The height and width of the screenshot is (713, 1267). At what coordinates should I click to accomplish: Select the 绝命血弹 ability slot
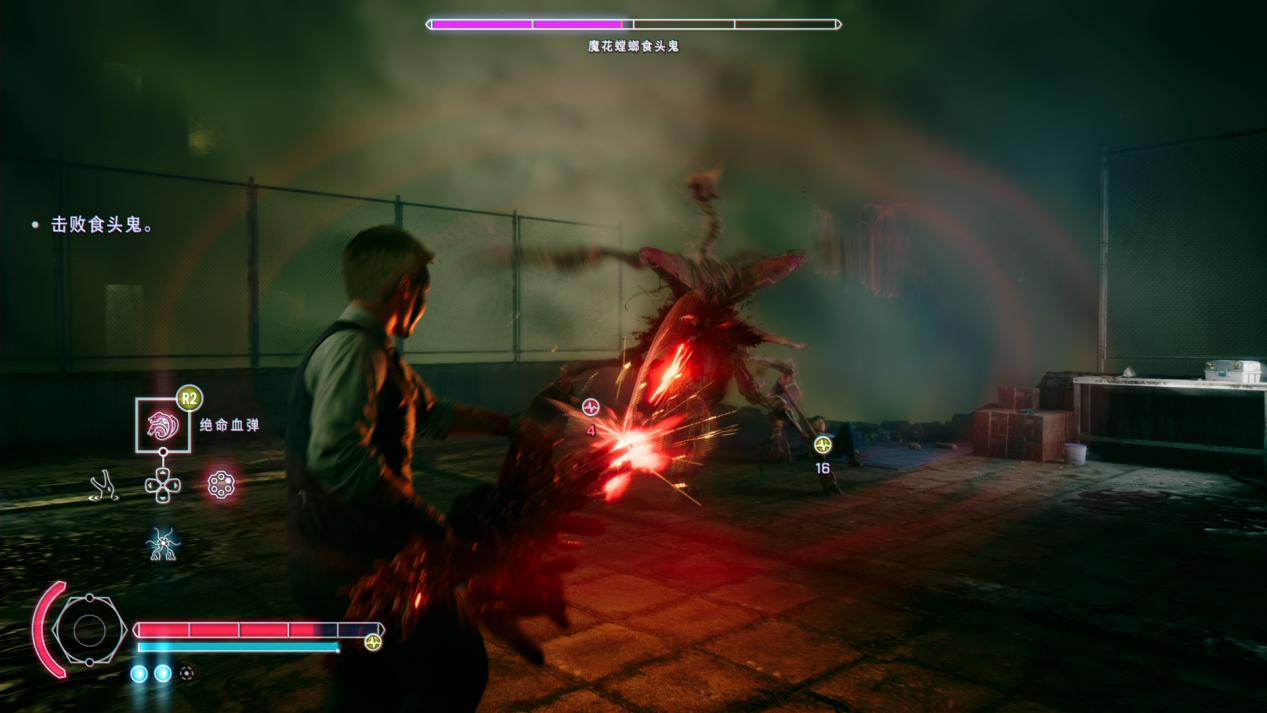pyautogui.click(x=163, y=425)
